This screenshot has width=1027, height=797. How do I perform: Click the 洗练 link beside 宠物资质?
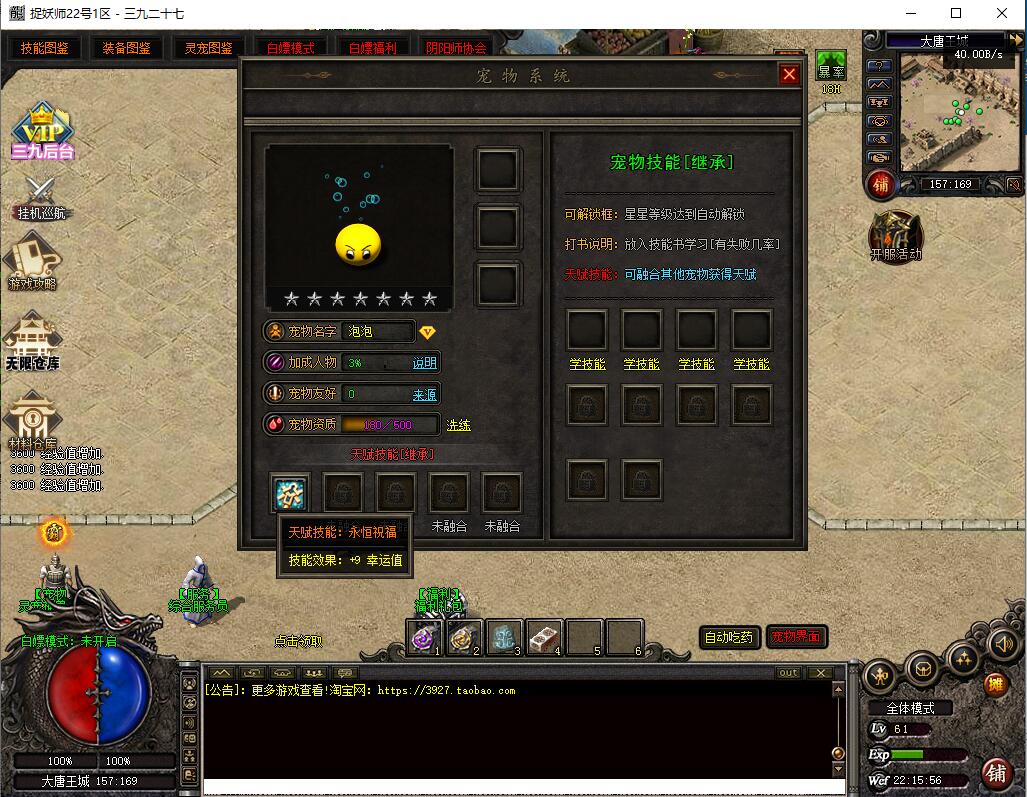[458, 425]
